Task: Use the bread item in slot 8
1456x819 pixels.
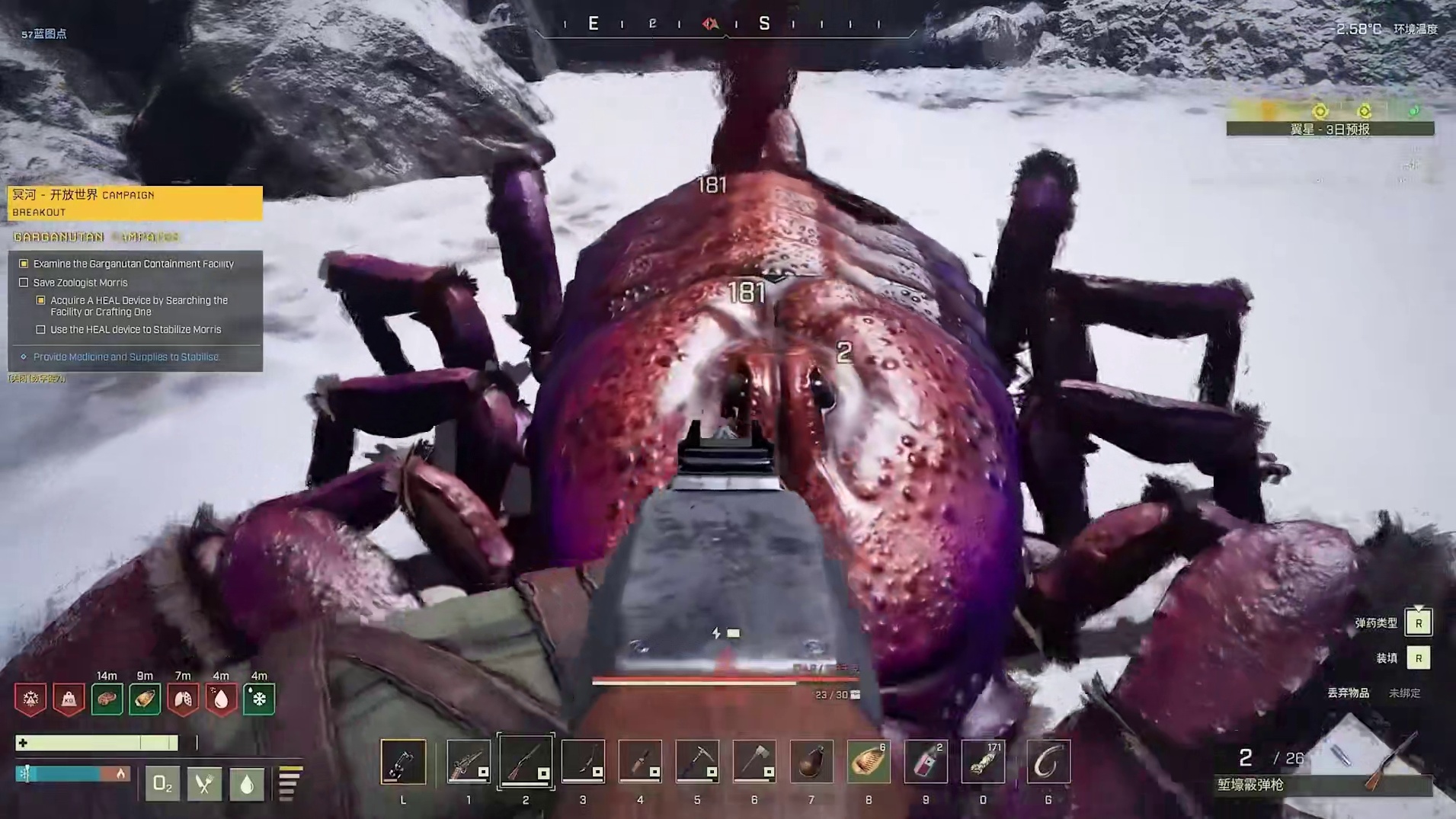Action: click(x=869, y=761)
